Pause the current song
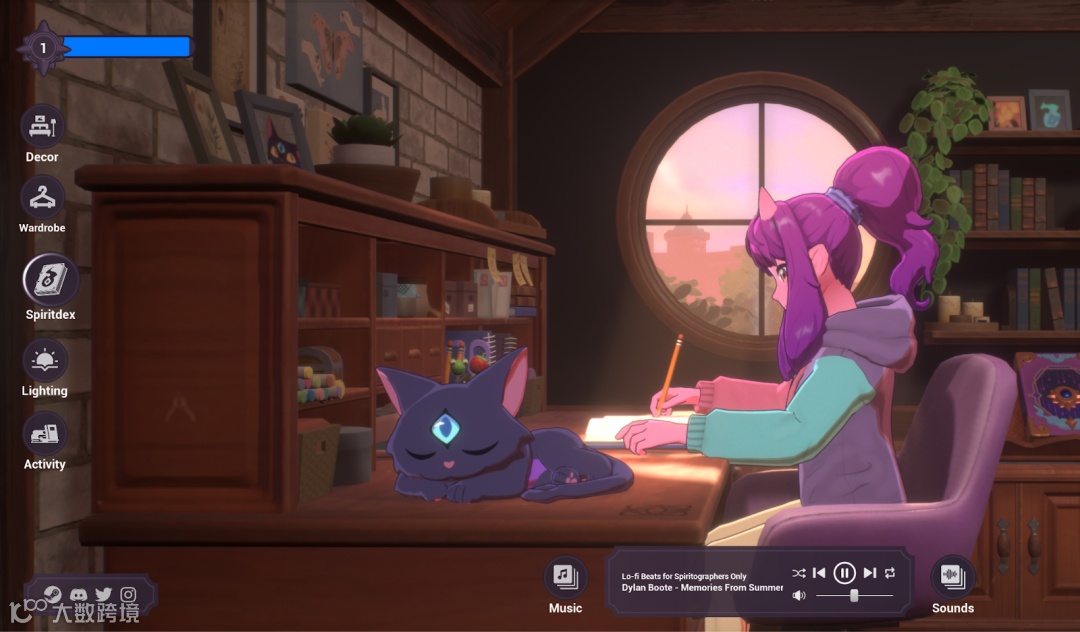 tap(844, 573)
